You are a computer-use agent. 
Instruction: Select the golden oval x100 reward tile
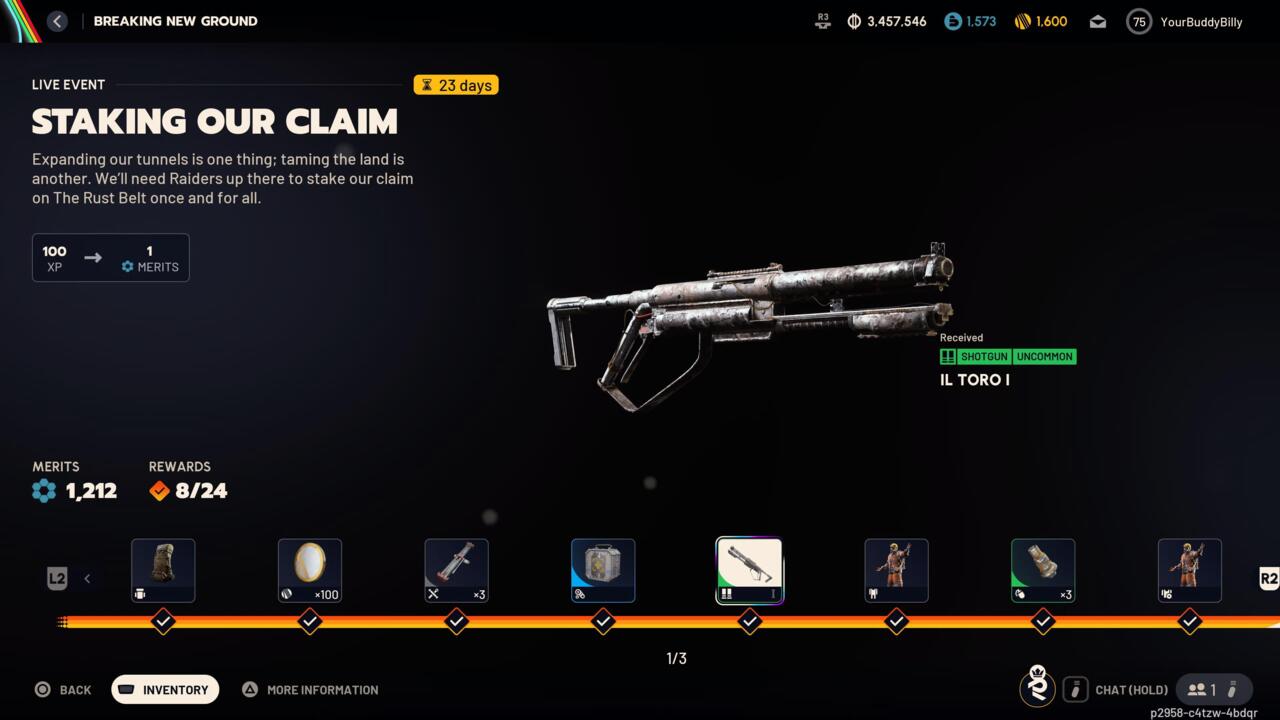click(310, 571)
